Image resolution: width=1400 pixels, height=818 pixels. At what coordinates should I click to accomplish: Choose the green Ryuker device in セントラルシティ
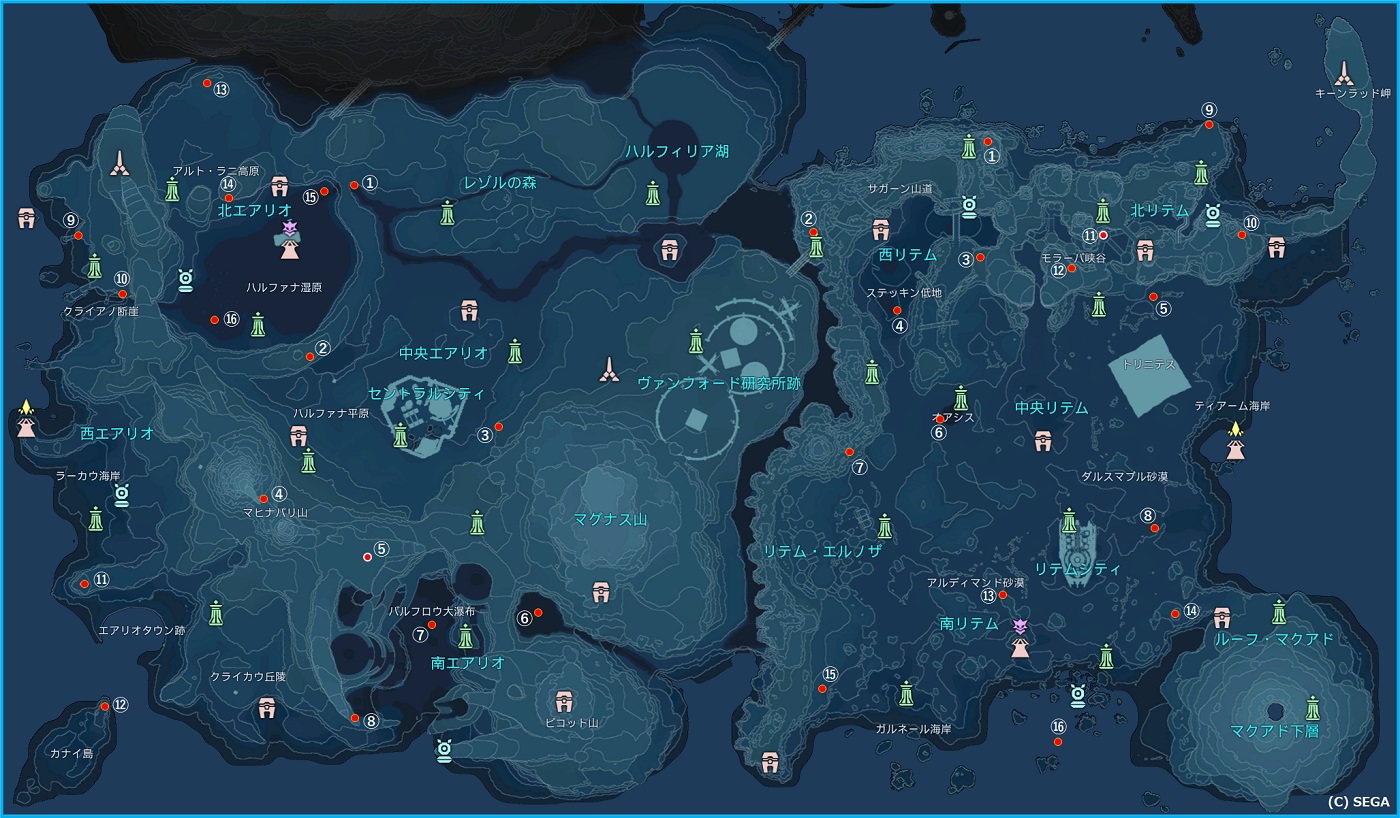[x=401, y=435]
